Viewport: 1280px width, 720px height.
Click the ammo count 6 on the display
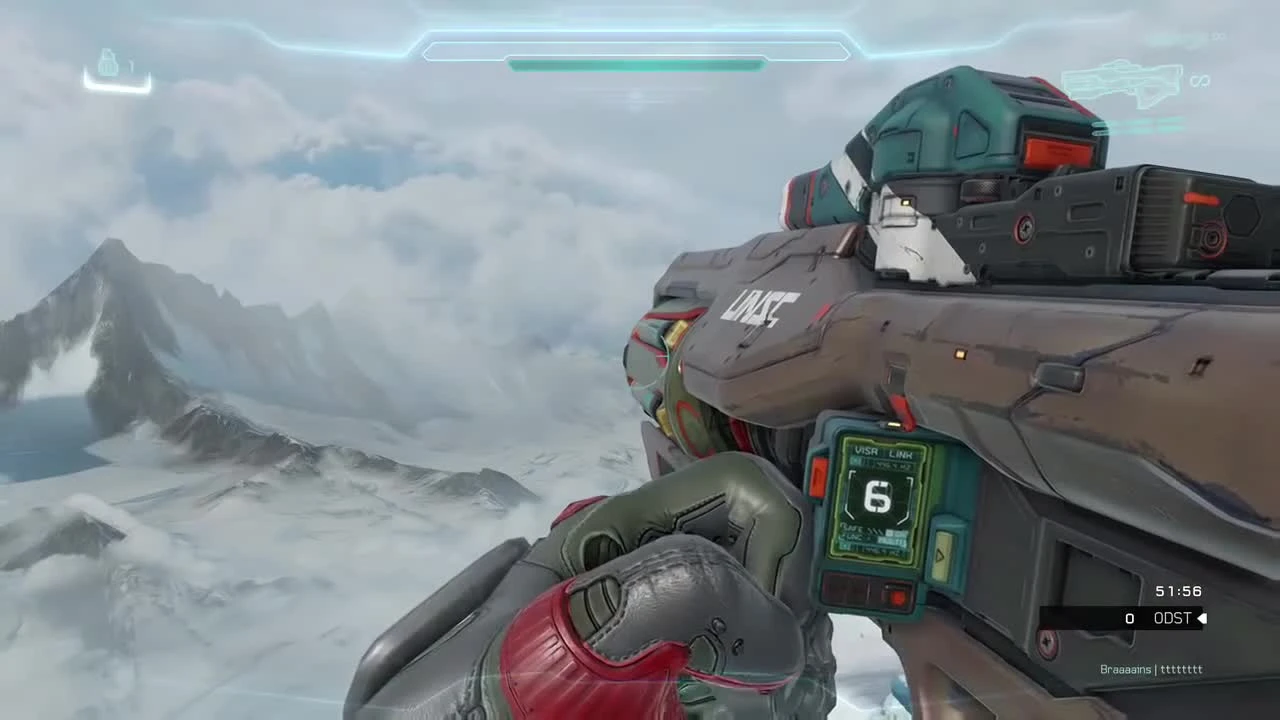pyautogui.click(x=876, y=496)
